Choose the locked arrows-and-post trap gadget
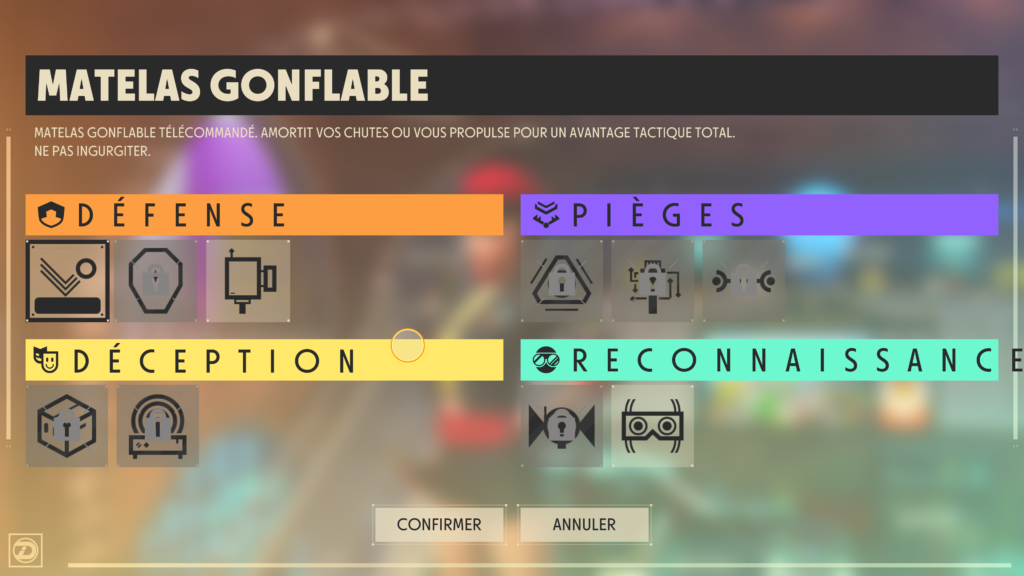This screenshot has width=1024, height=576. click(652, 281)
